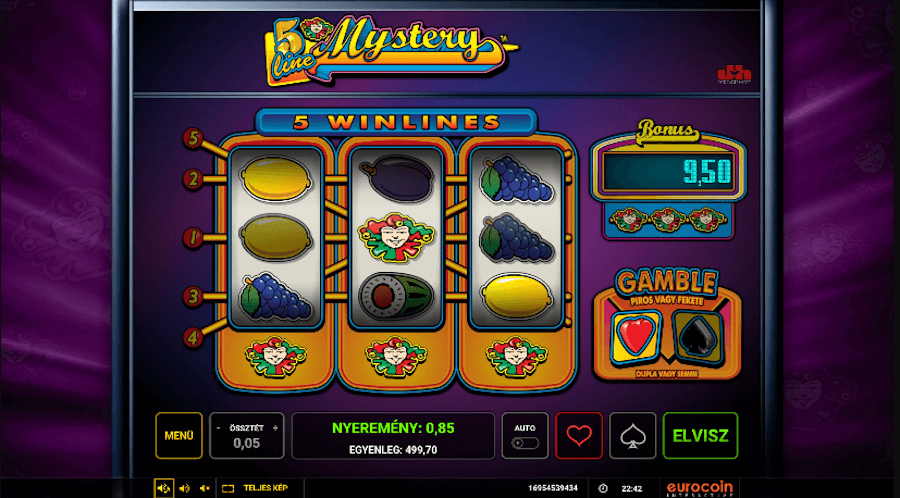The image size is (900, 498).
Task: Increase the bet with the plus stepper
Action: 275,428
